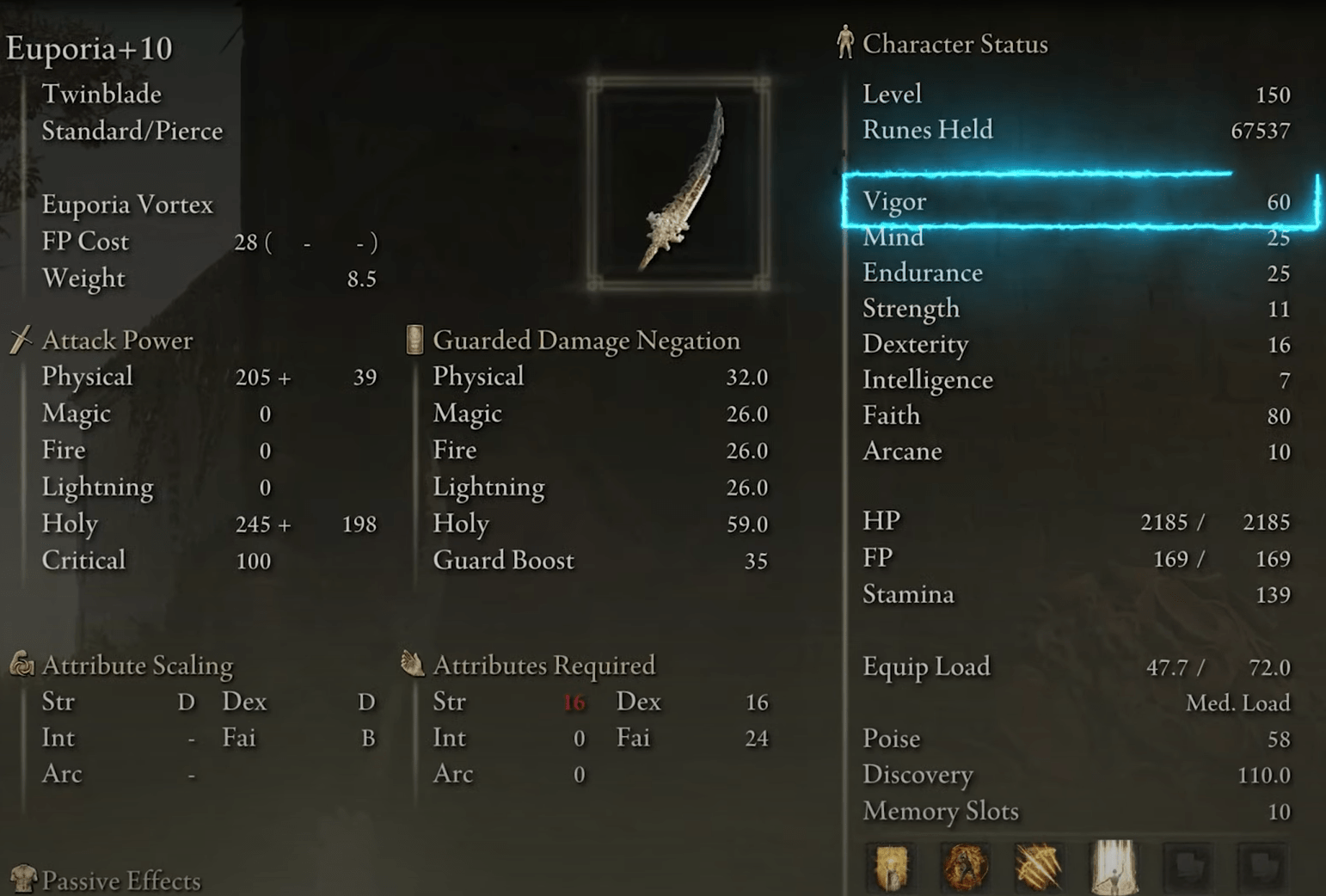
Task: Select the highlighted Vigor stat row
Action: [1075, 202]
